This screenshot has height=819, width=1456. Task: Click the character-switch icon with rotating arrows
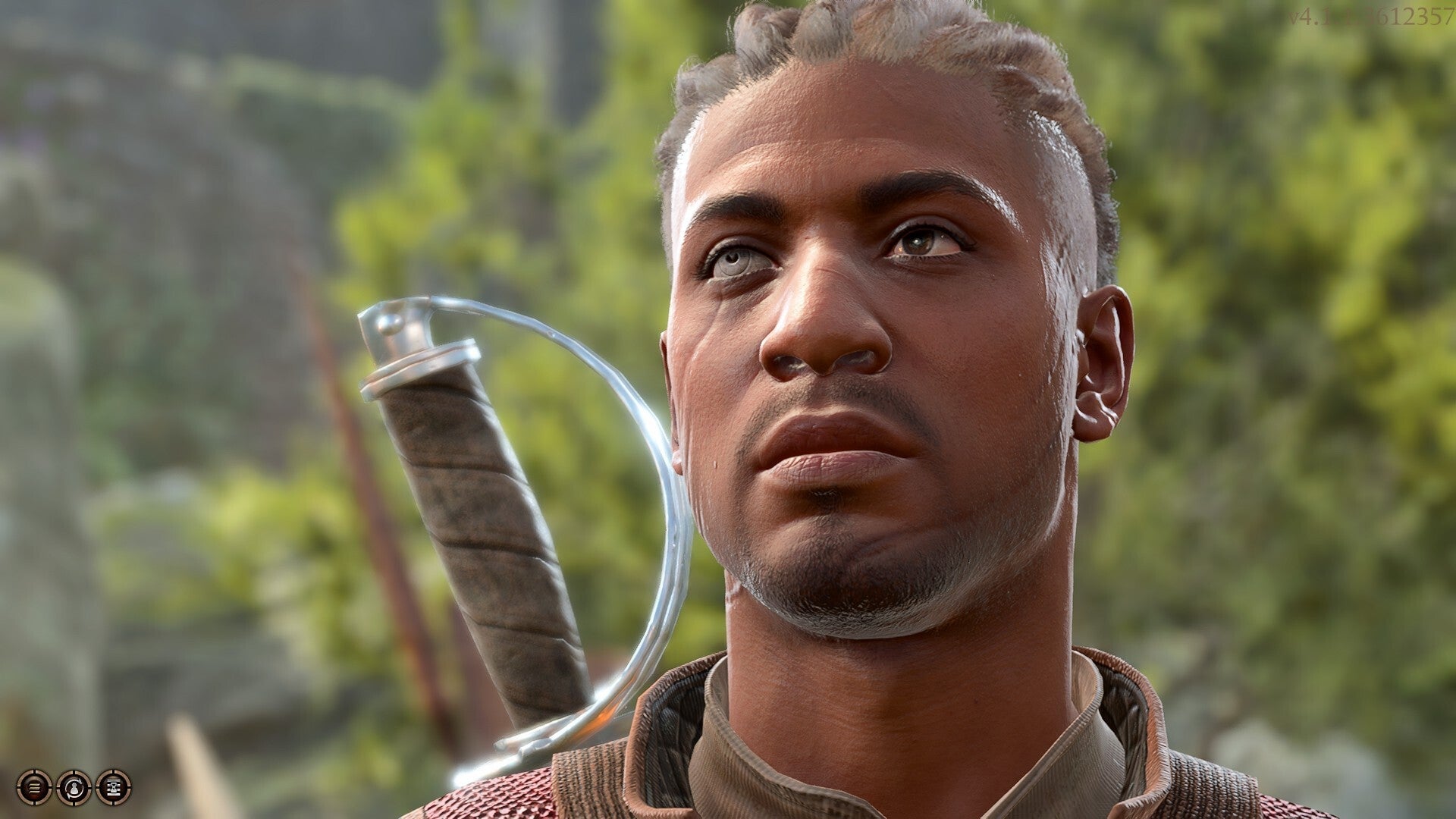pos(74,787)
